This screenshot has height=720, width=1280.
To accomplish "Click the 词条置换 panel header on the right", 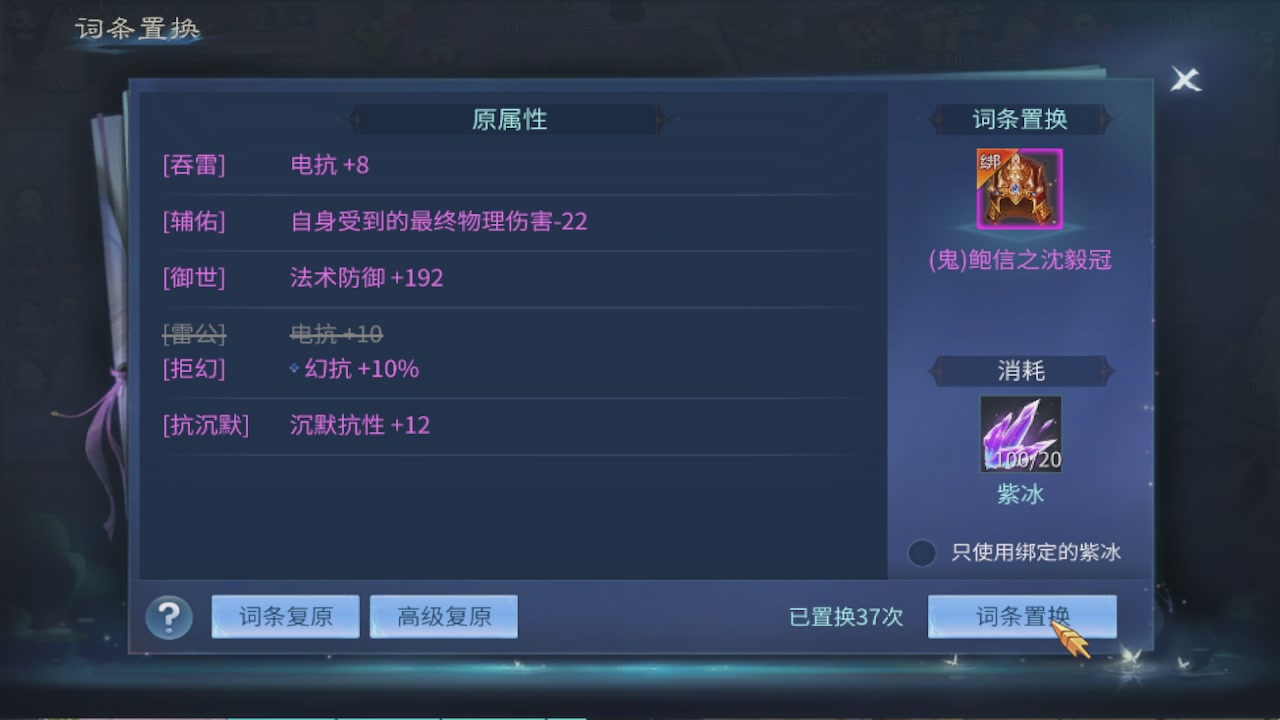I will click(1022, 119).
